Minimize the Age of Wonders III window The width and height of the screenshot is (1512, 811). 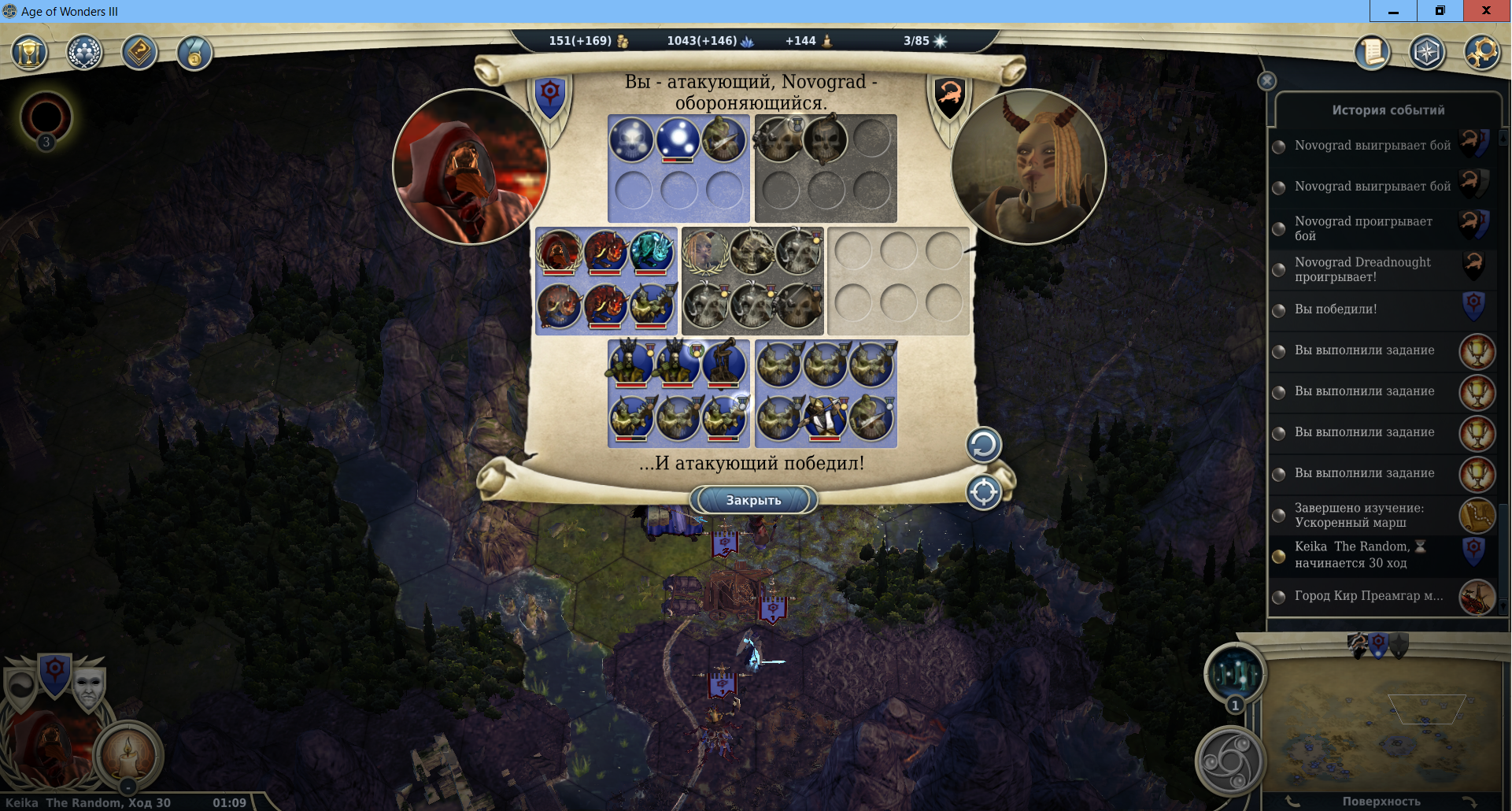click(x=1393, y=11)
